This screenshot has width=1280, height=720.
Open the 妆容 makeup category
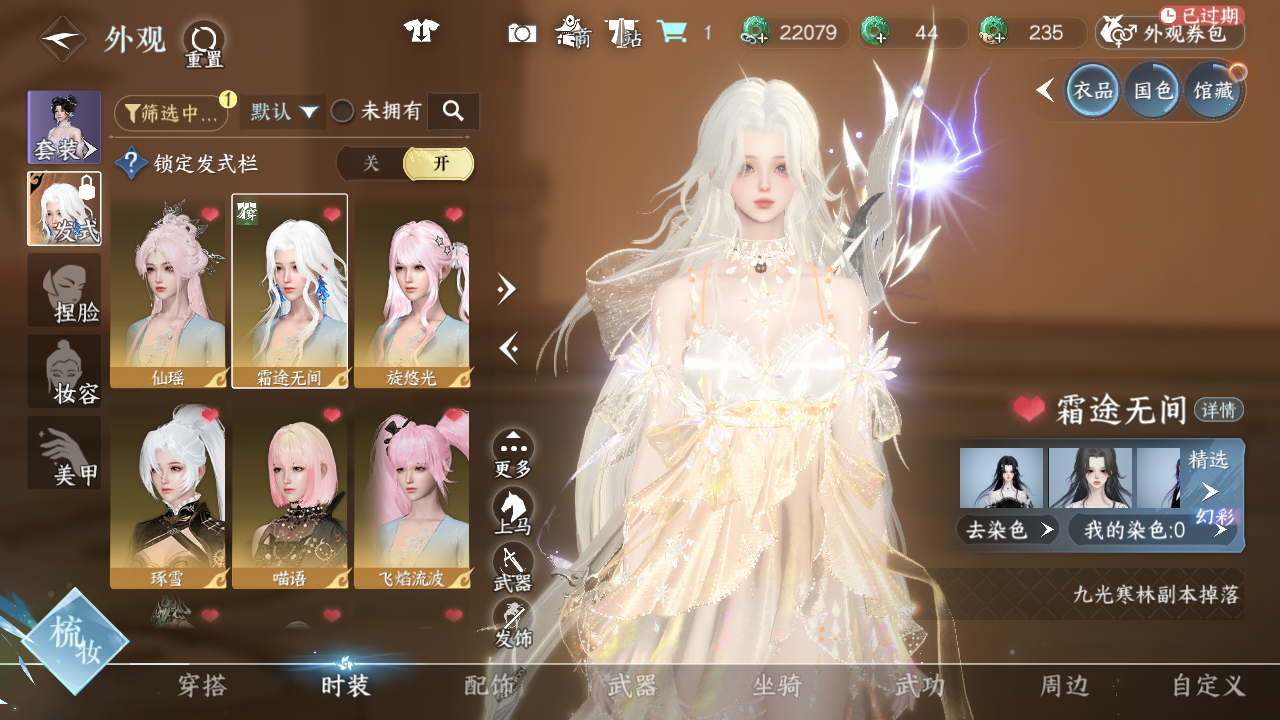pyautogui.click(x=64, y=371)
